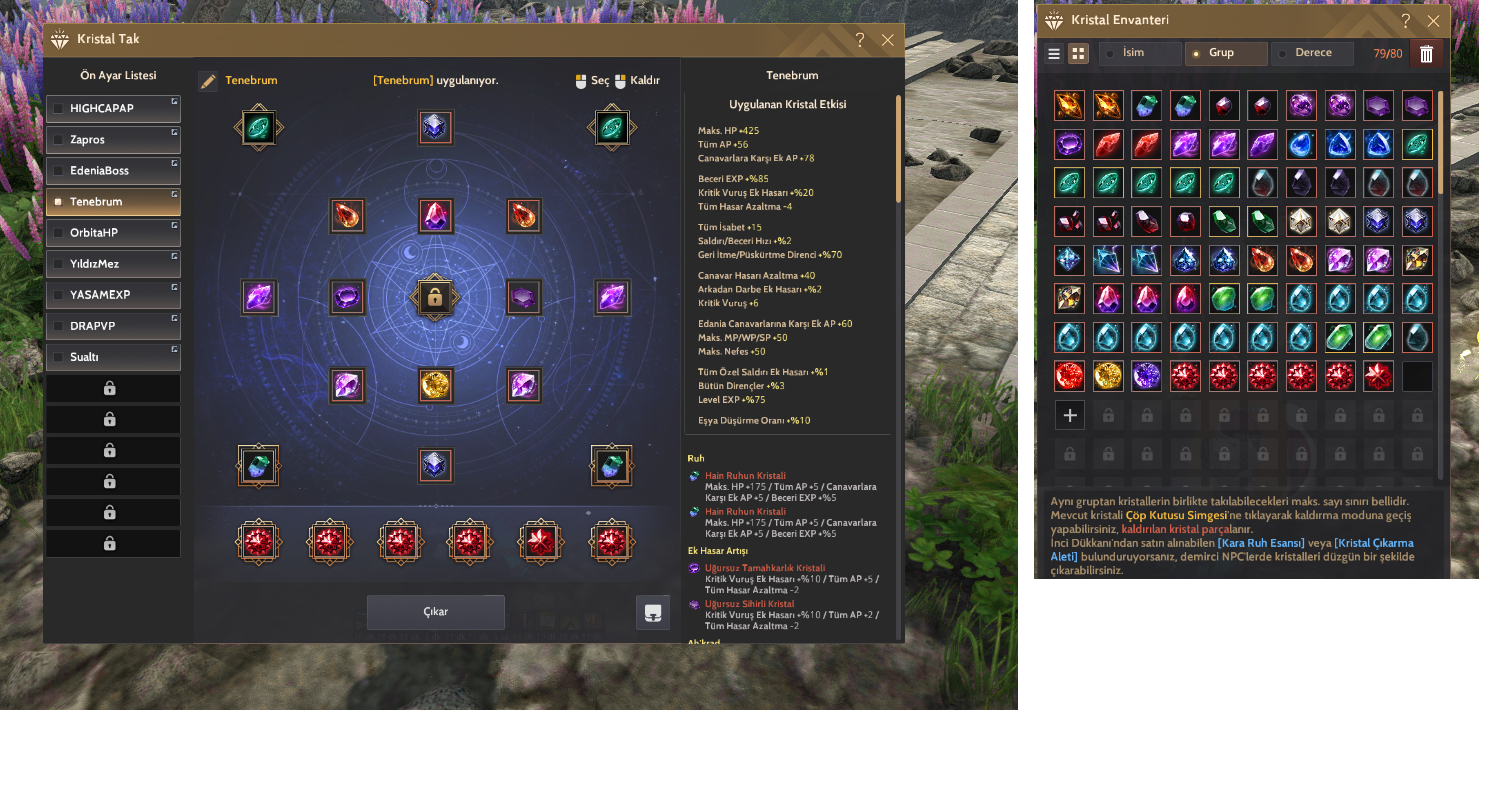Click the diamond icon on Kristal Tak title bar

click(x=59, y=39)
